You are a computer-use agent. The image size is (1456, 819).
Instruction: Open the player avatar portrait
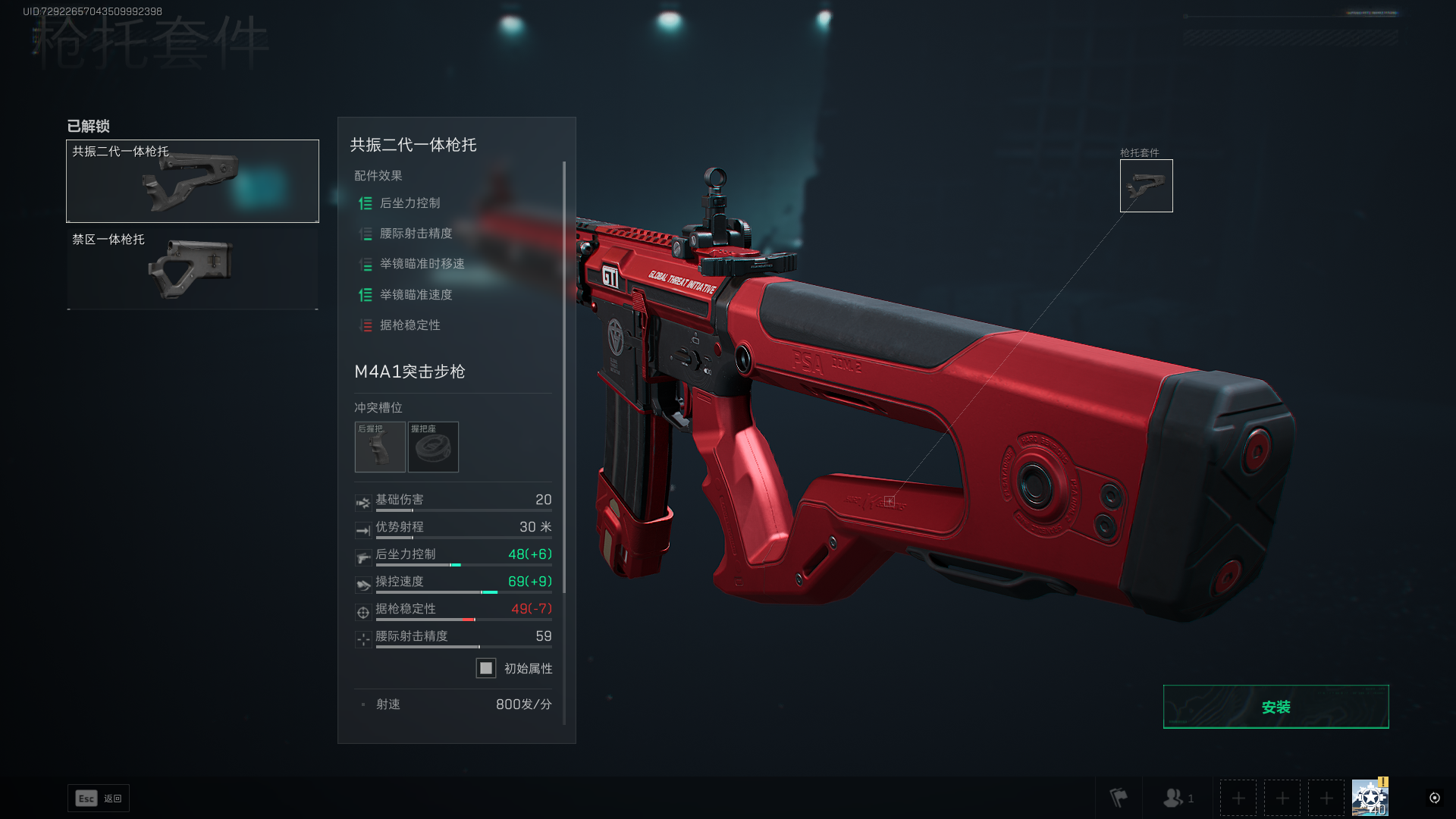coord(1370,798)
